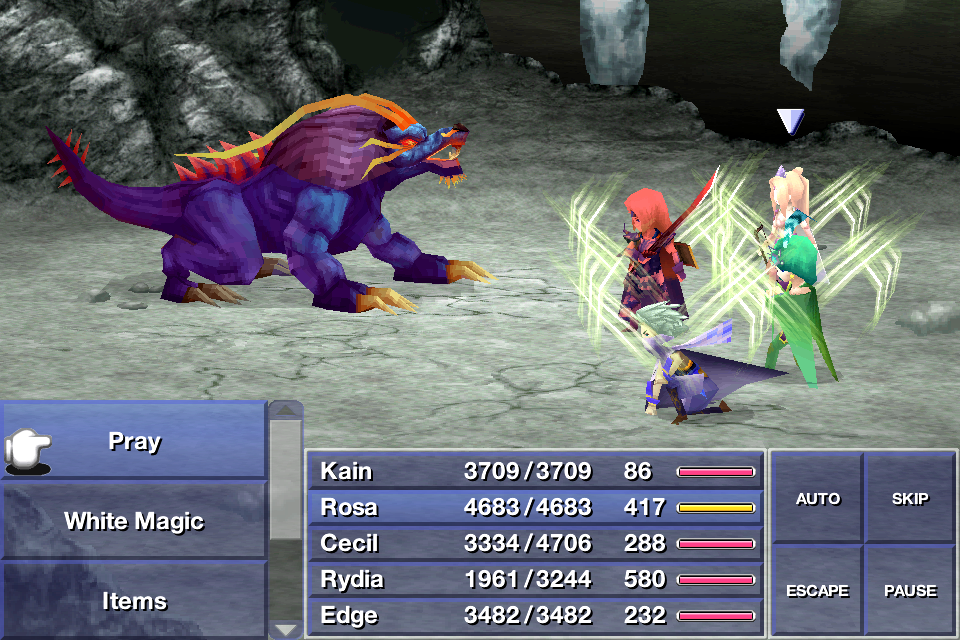This screenshot has width=960, height=640.
Task: Click the command list scrollbar up arrow
Action: click(286, 410)
